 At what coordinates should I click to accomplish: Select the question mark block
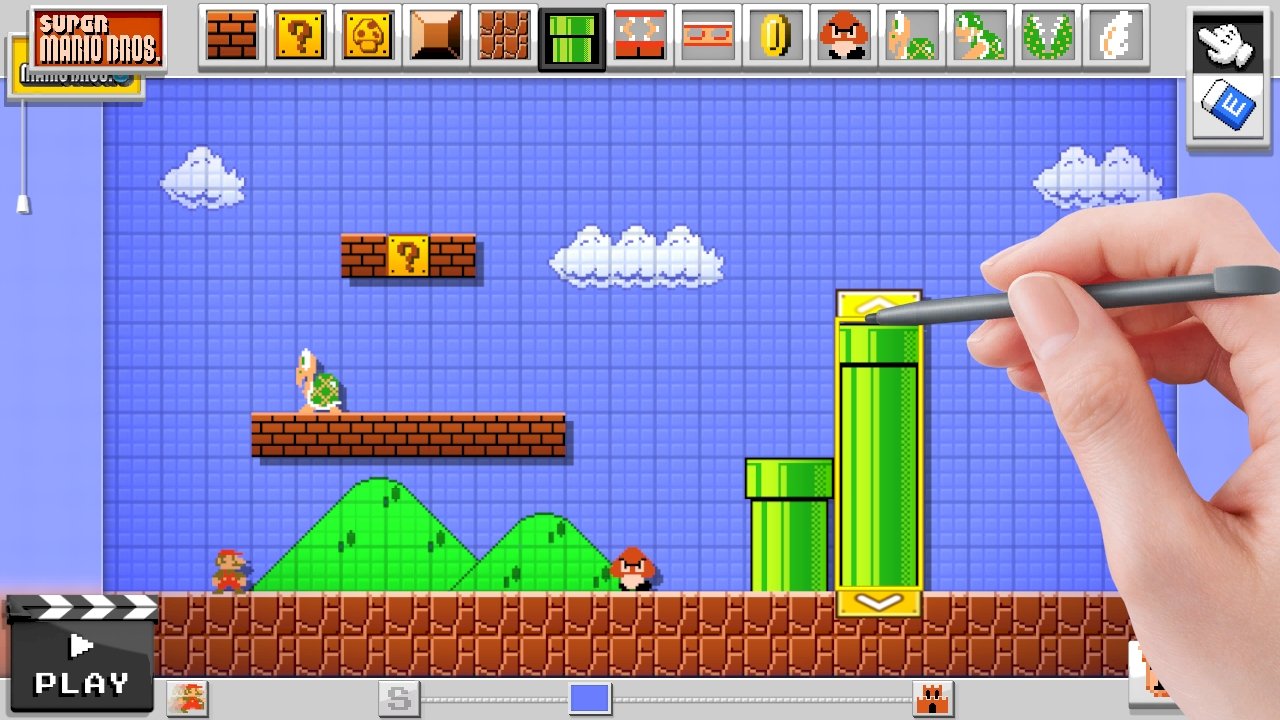[299, 35]
